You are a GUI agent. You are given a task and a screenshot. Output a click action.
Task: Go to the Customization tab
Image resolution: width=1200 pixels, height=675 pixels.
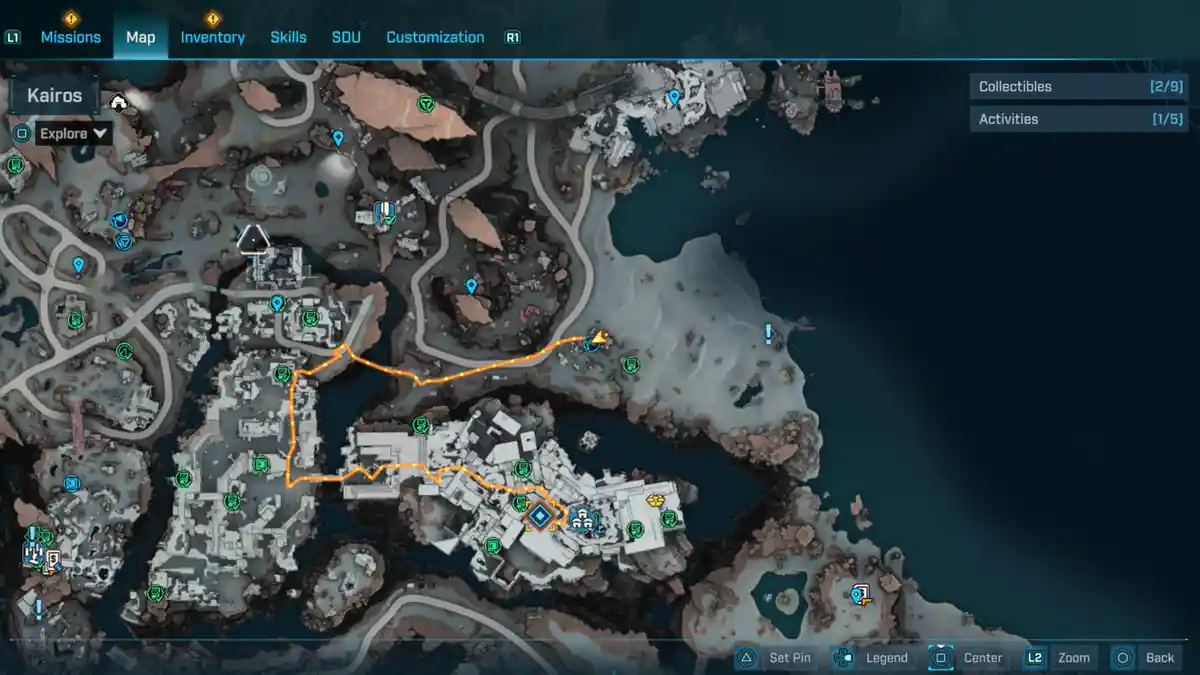(435, 37)
